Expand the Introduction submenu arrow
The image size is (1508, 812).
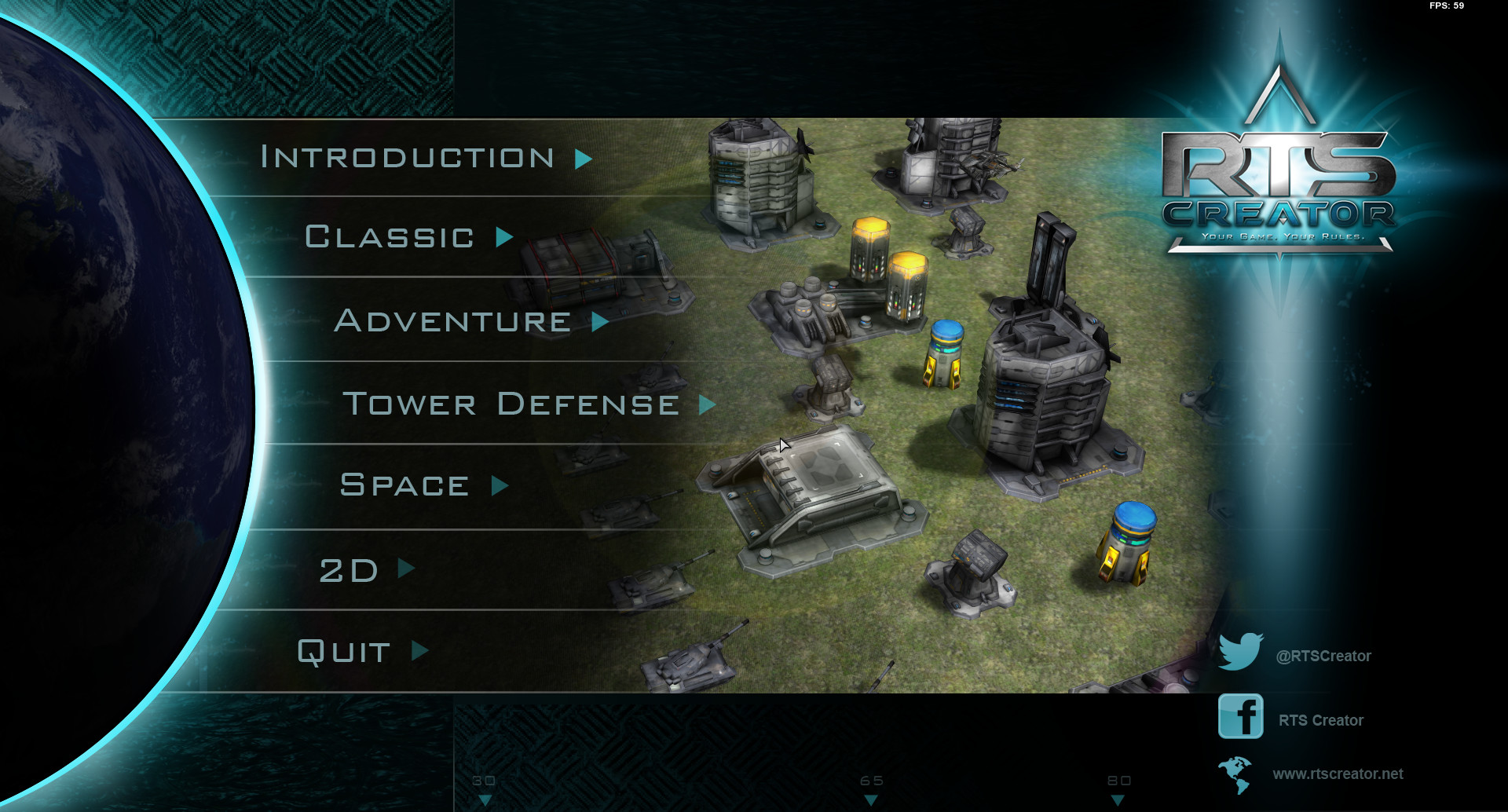tap(581, 158)
